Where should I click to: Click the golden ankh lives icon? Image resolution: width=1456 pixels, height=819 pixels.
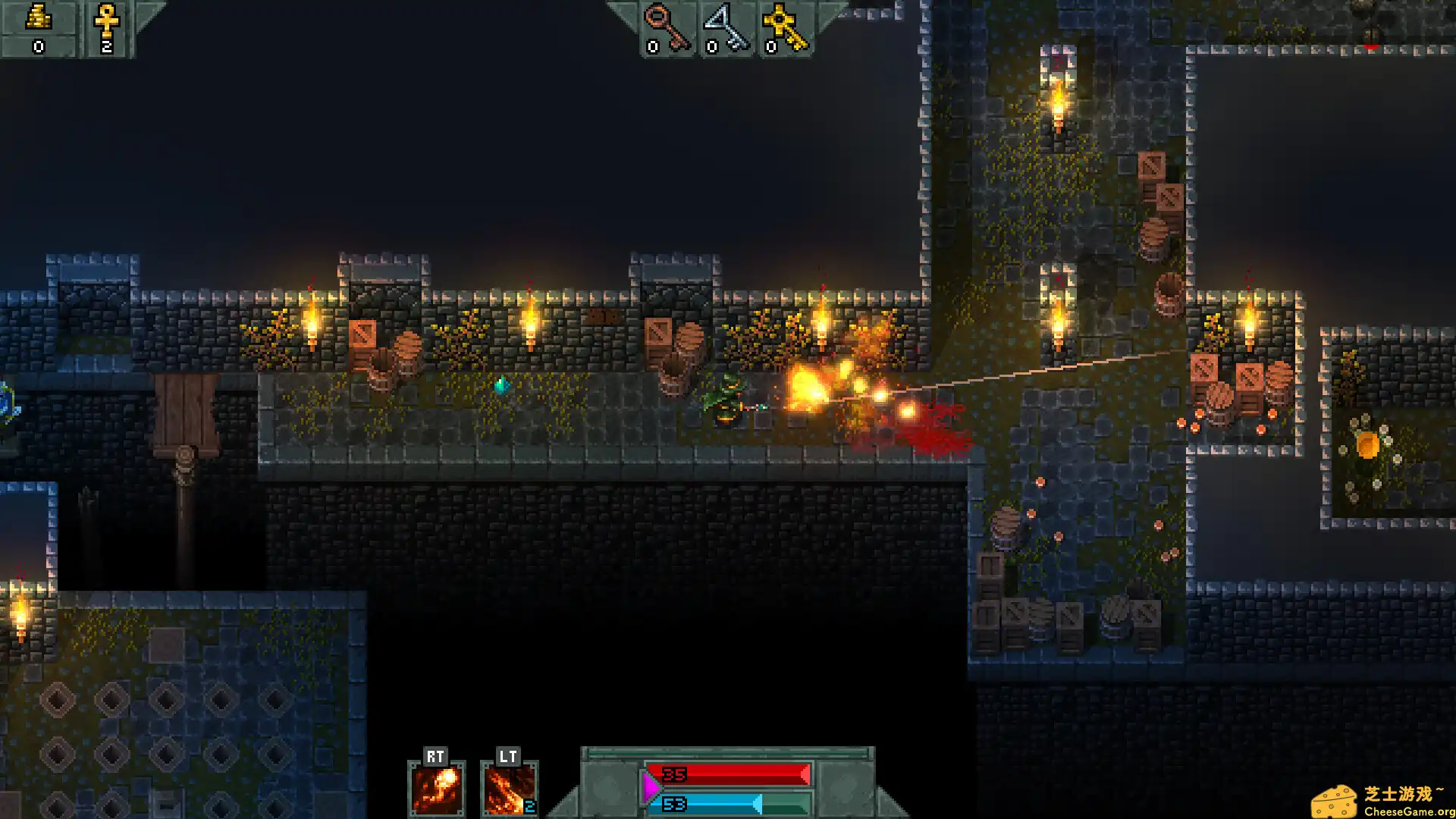[x=106, y=21]
